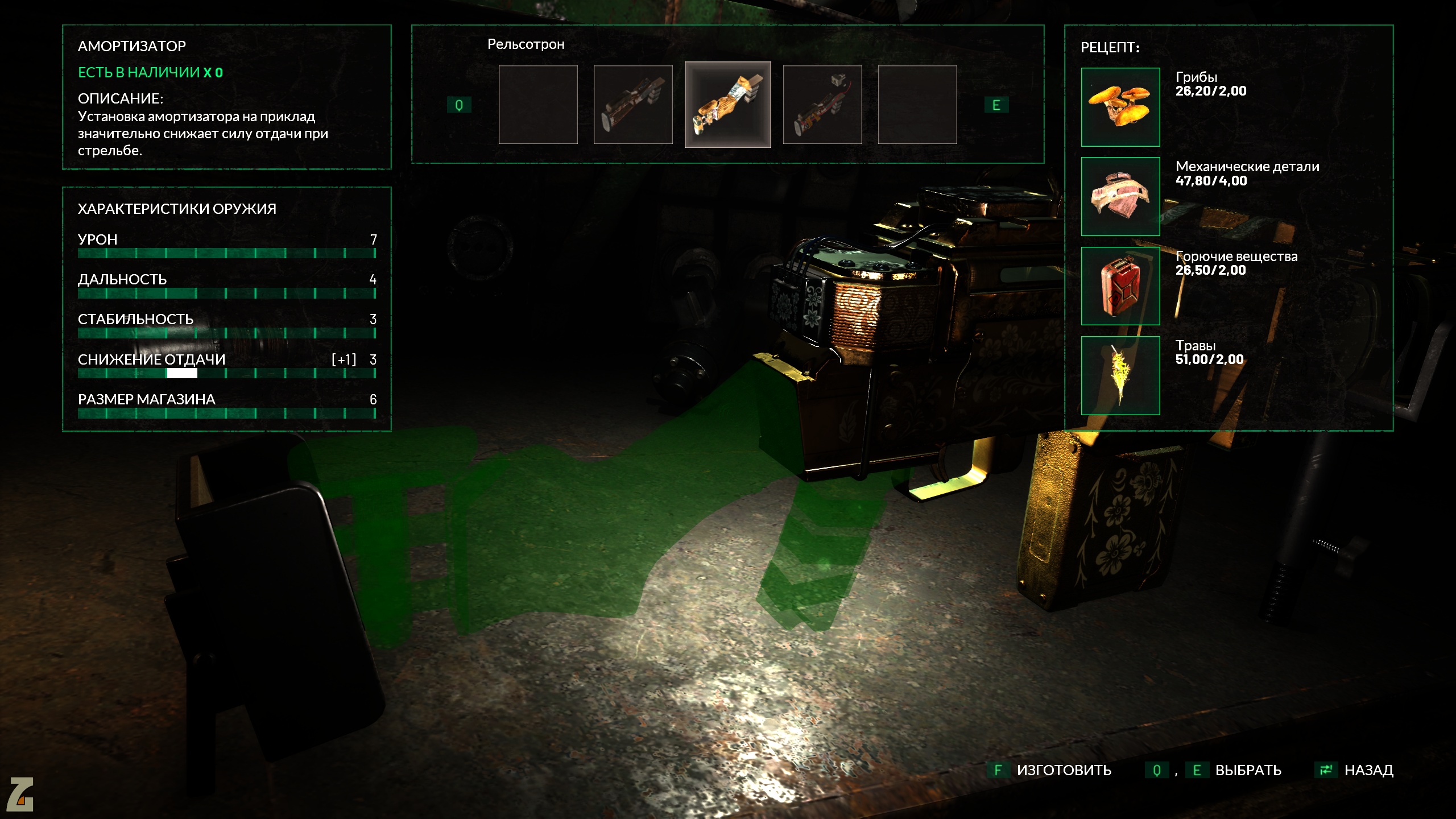Image resolution: width=1456 pixels, height=819 pixels.
Task: Click the ИЗГОТОВИТЬ craft button
Action: tap(1062, 770)
